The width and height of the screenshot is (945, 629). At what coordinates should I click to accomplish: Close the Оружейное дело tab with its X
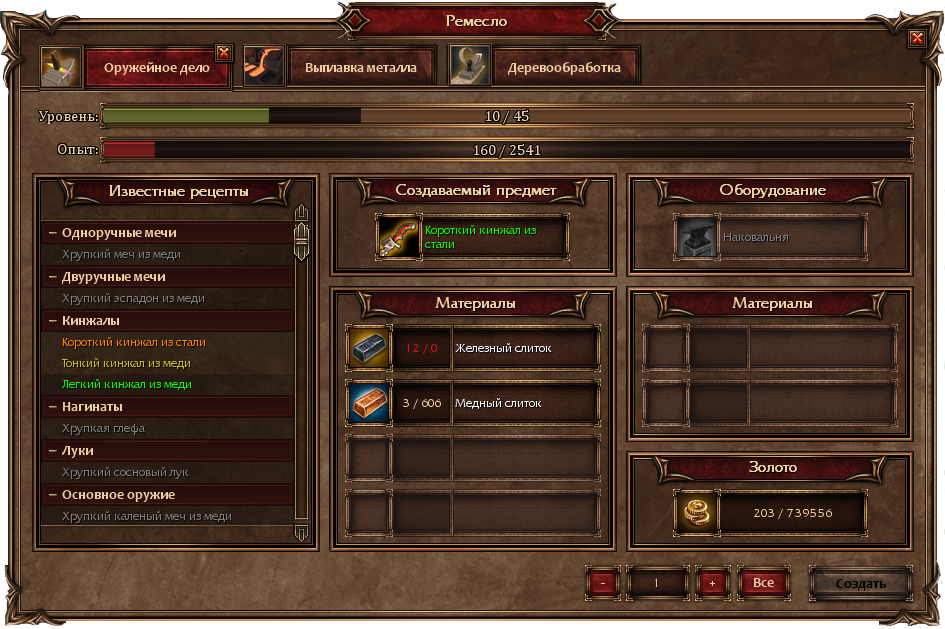click(224, 52)
